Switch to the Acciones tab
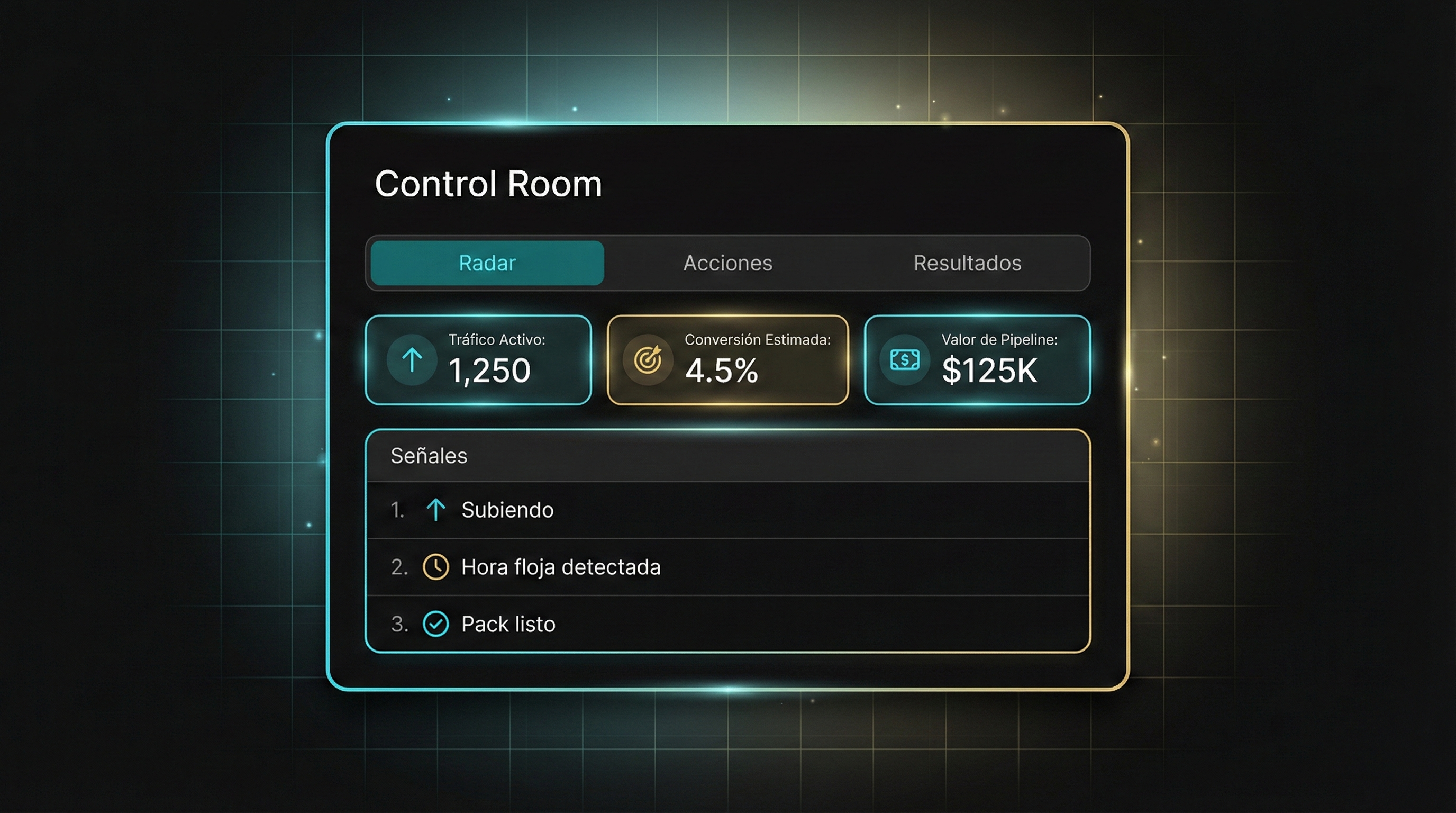The height and width of the screenshot is (813, 1456). [x=727, y=263]
